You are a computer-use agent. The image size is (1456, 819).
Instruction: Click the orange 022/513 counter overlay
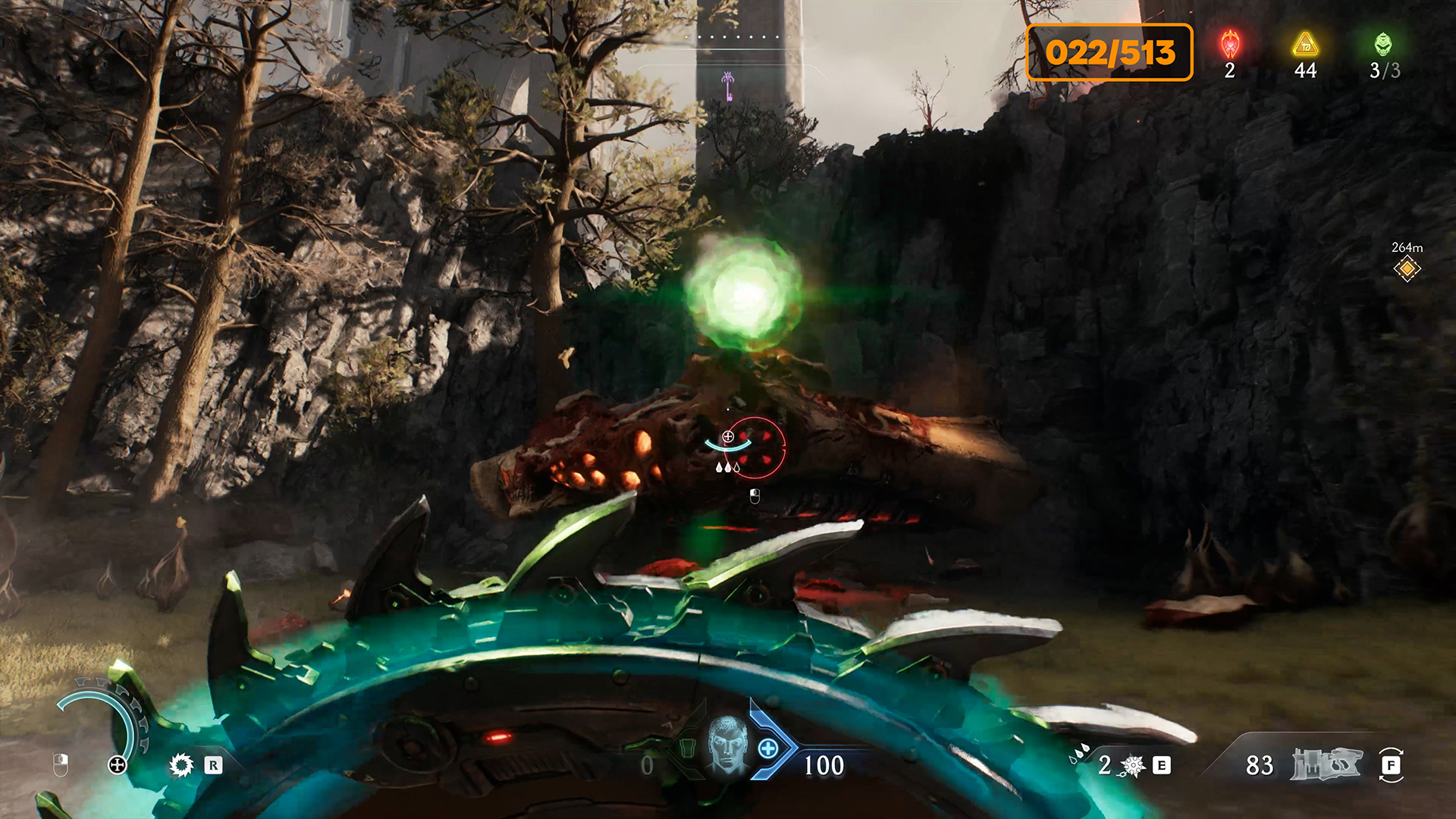pyautogui.click(x=1109, y=52)
